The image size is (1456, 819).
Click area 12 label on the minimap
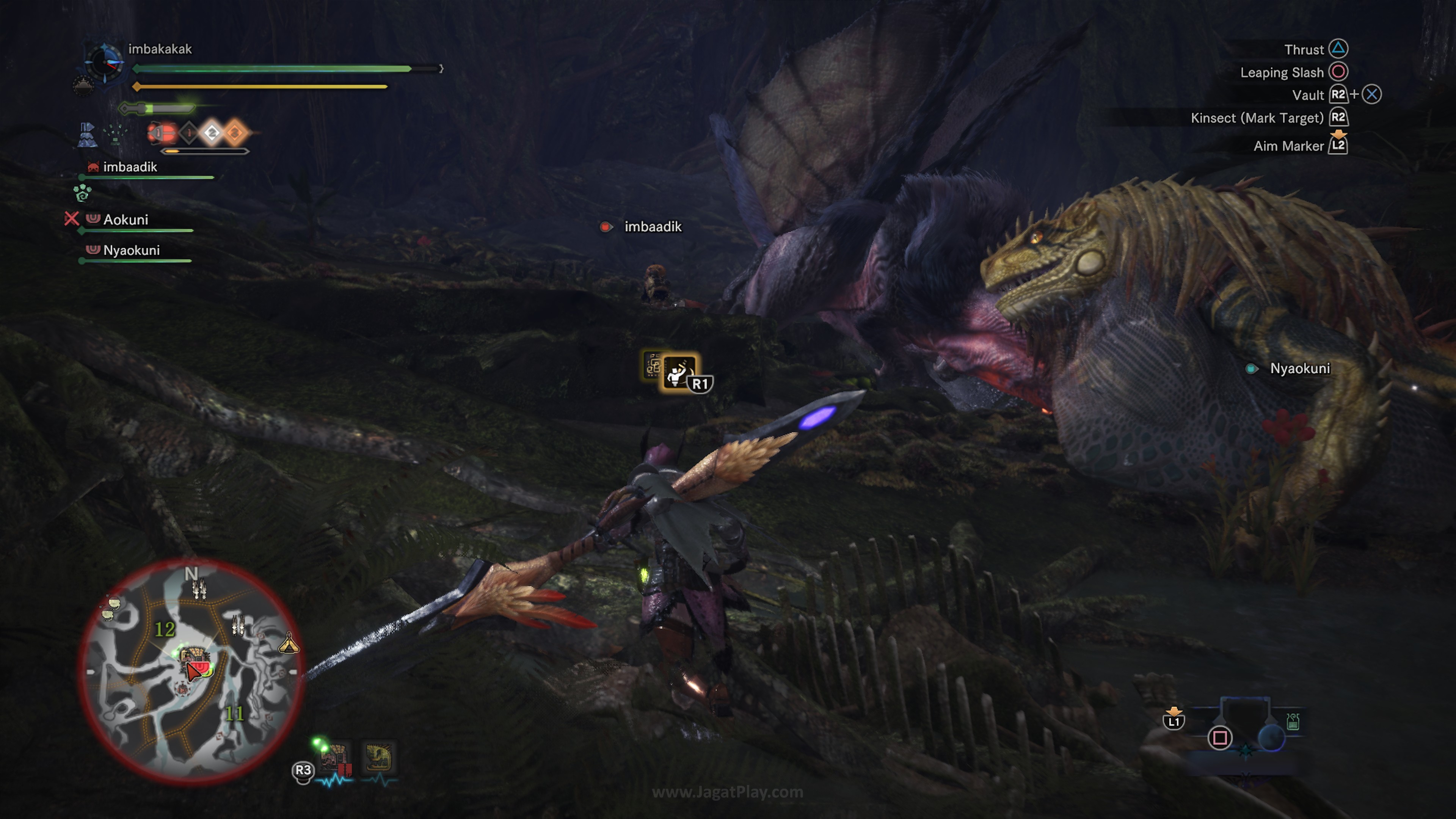[165, 629]
